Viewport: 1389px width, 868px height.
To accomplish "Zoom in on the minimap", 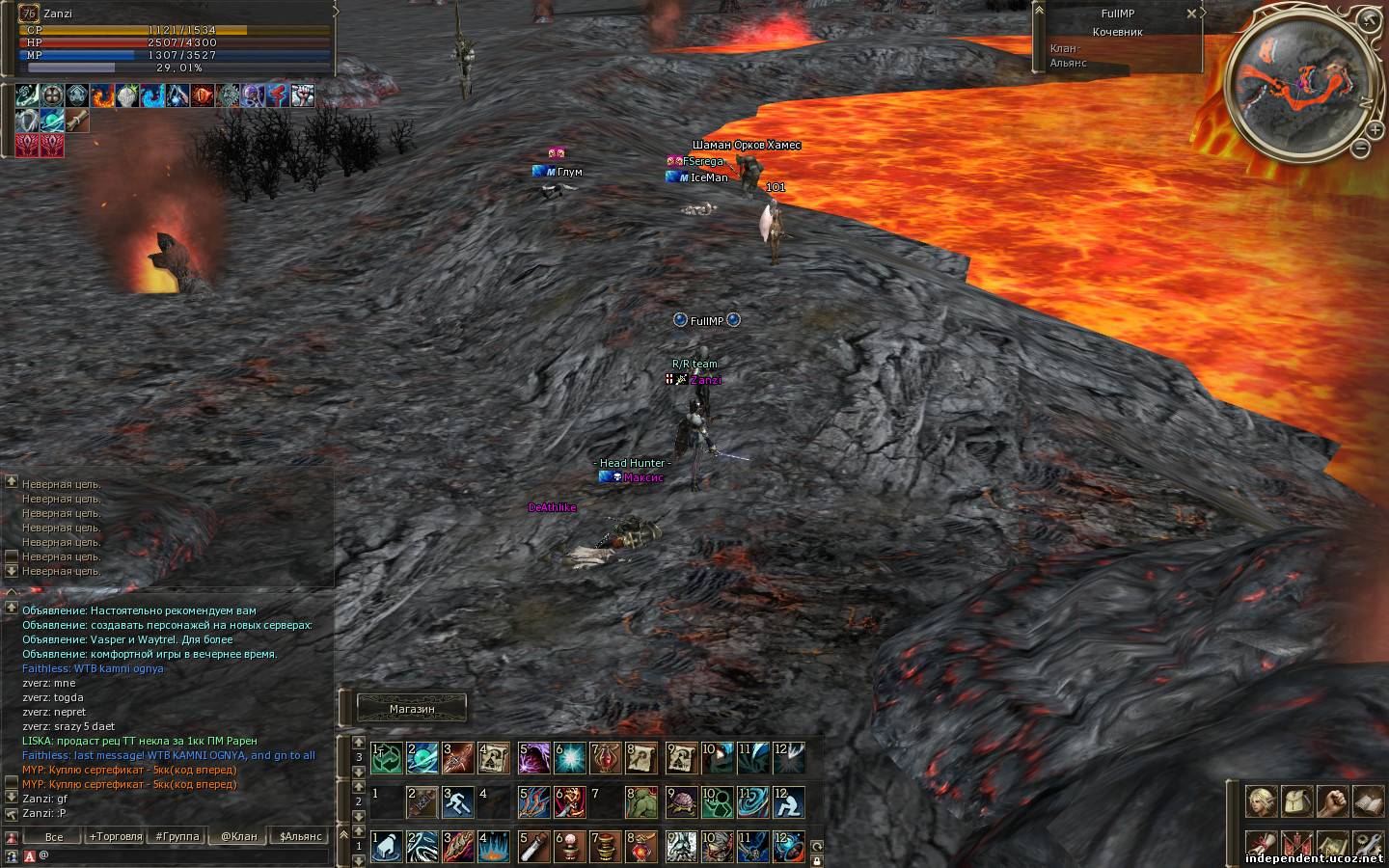I will point(1375,128).
